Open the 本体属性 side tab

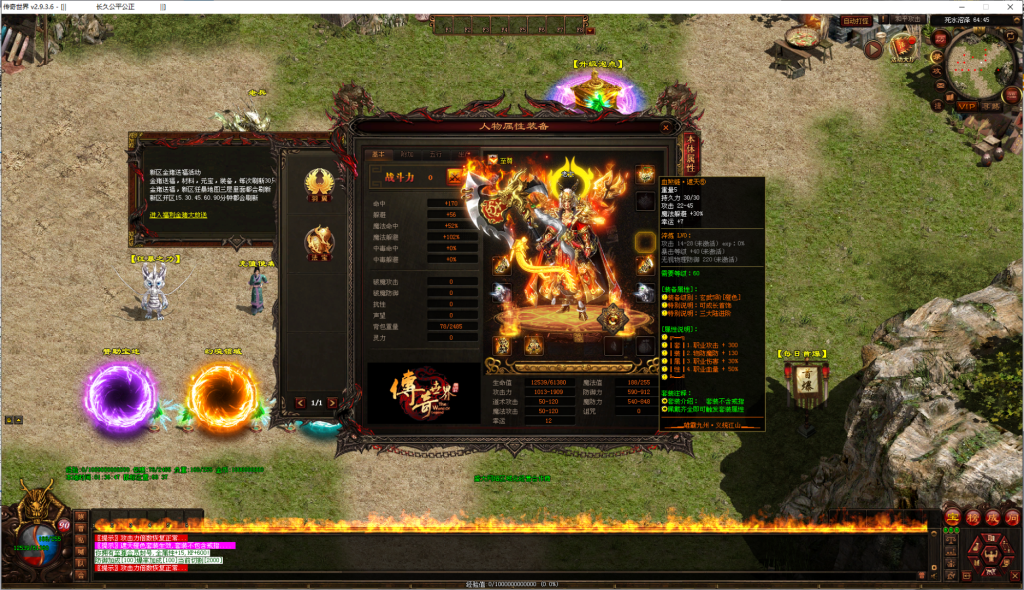tap(691, 157)
